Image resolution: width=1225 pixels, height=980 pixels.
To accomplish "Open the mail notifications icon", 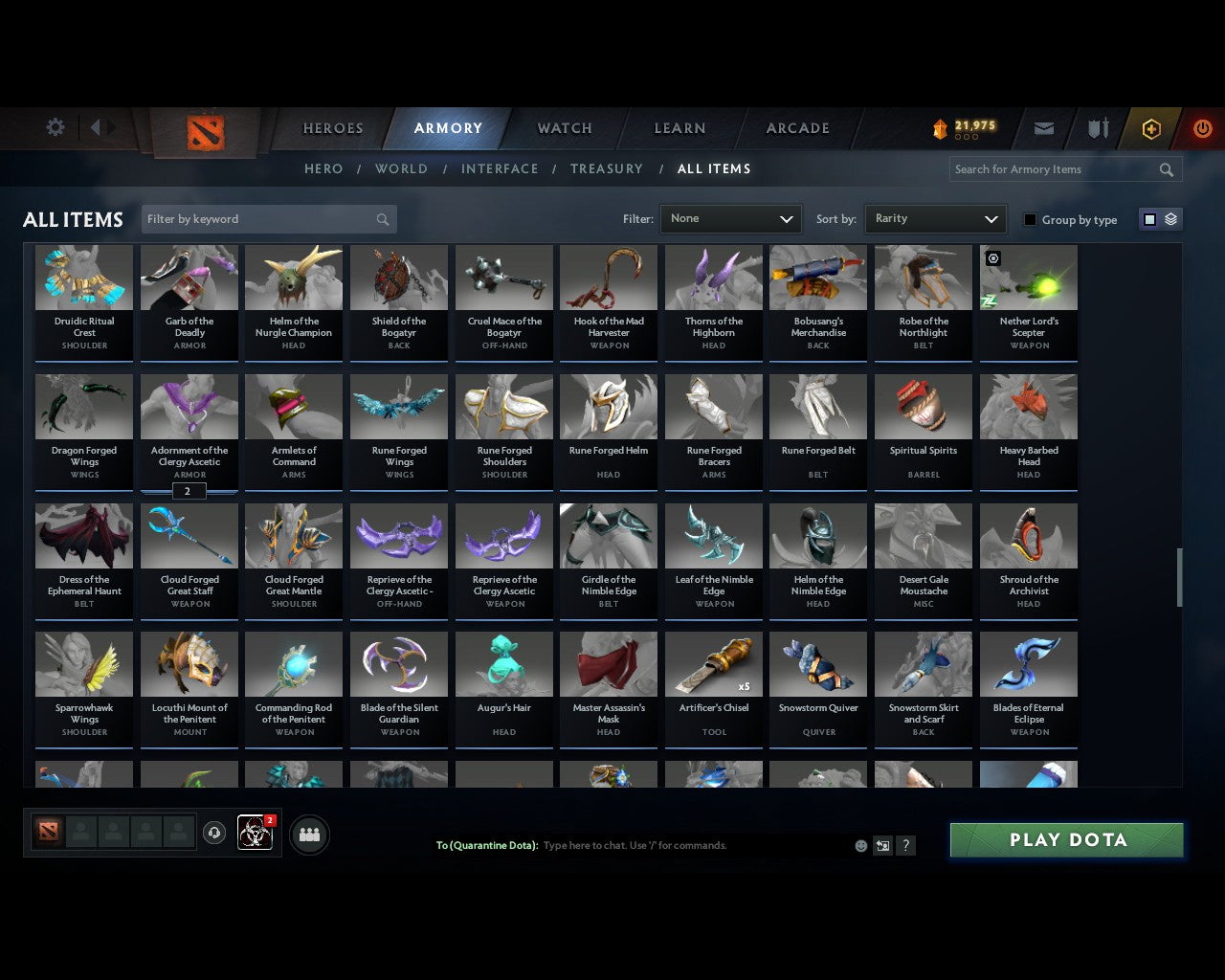I will coord(1043,128).
